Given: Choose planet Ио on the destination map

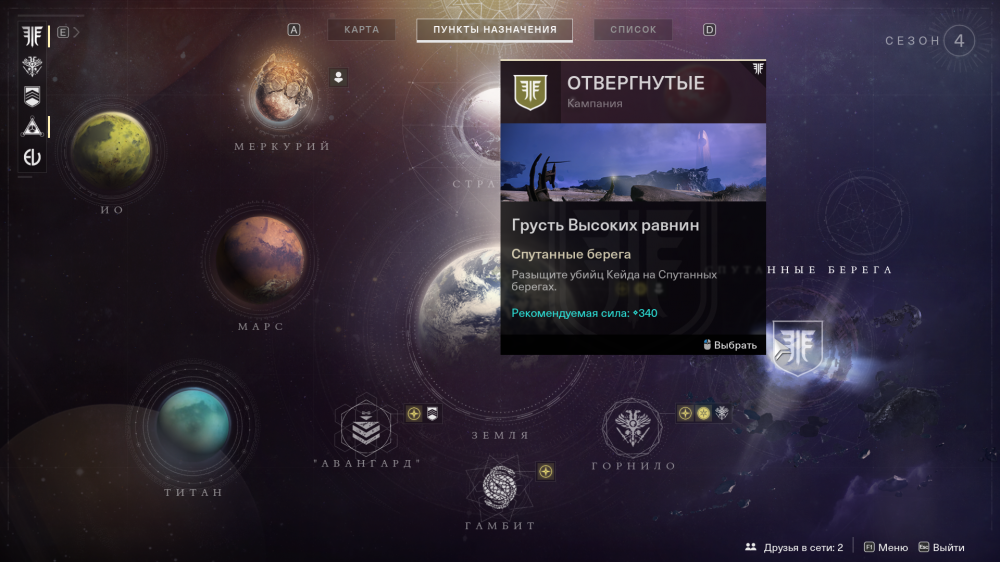Looking at the screenshot, I should 111,152.
